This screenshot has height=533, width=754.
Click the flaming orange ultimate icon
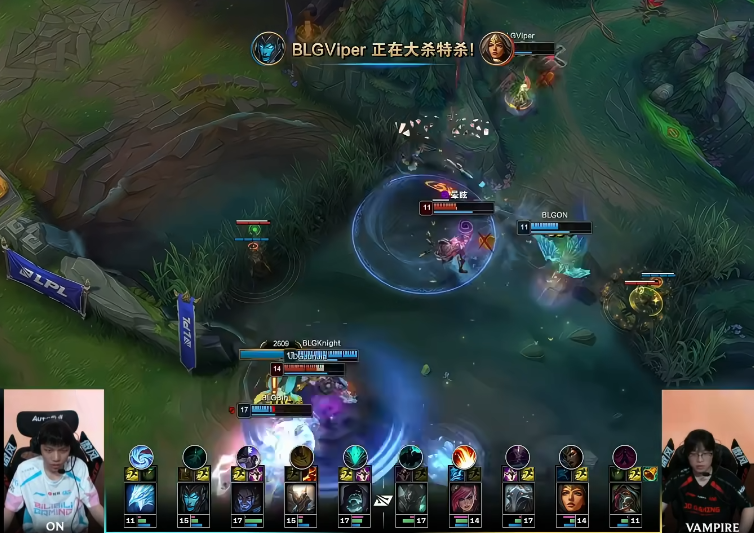click(464, 457)
